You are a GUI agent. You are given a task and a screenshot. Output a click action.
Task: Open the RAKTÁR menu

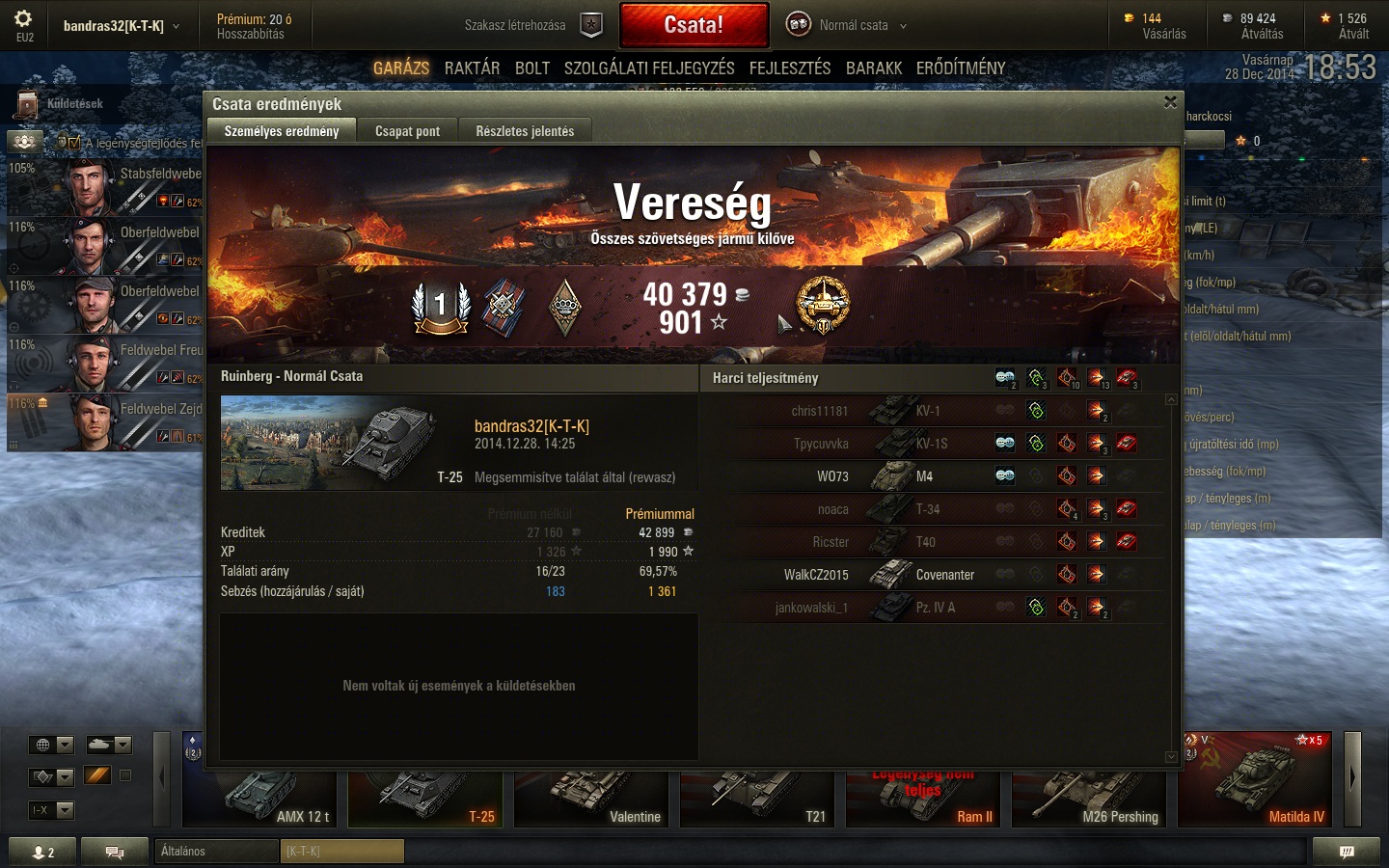click(x=472, y=68)
